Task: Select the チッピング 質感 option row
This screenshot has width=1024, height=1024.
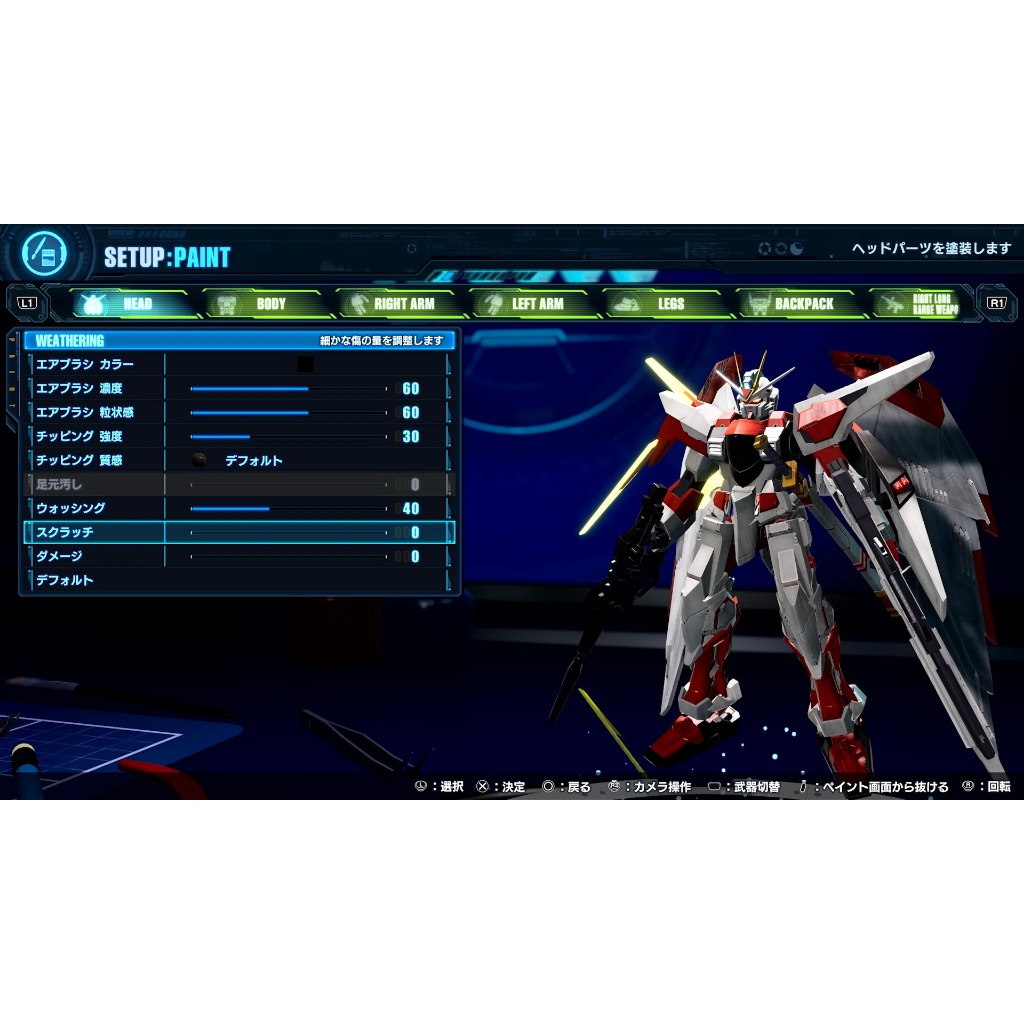Action: coord(238,460)
